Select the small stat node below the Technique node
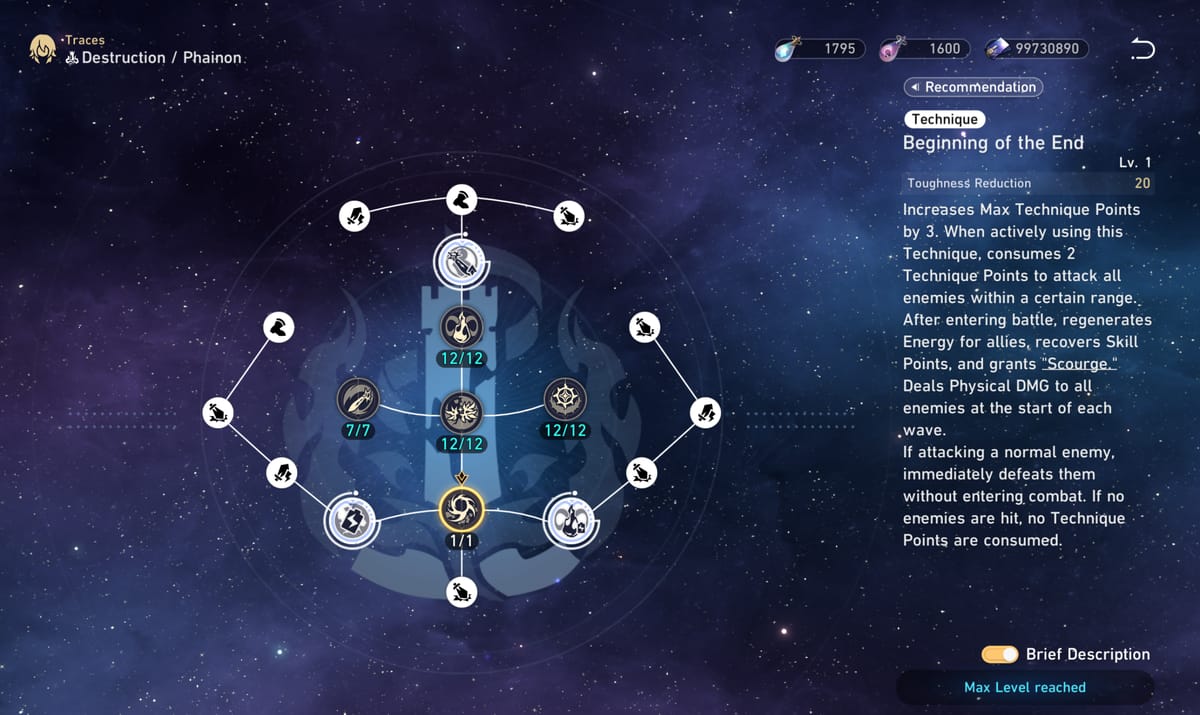 pyautogui.click(x=461, y=592)
